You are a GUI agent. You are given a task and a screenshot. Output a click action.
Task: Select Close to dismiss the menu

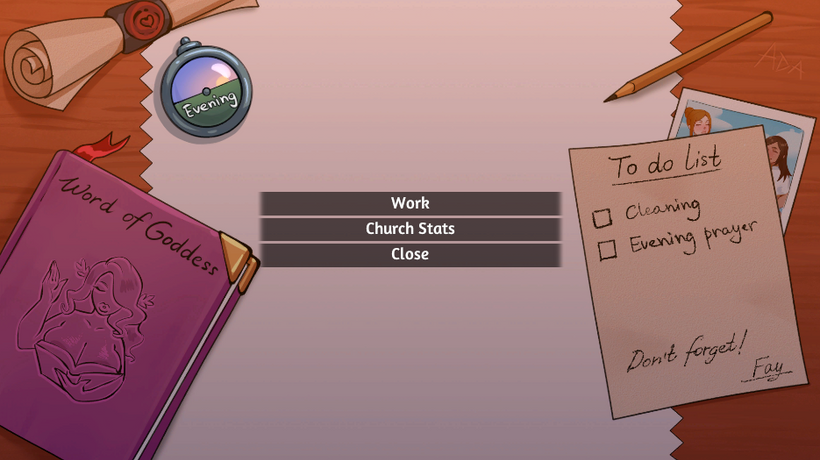click(410, 255)
